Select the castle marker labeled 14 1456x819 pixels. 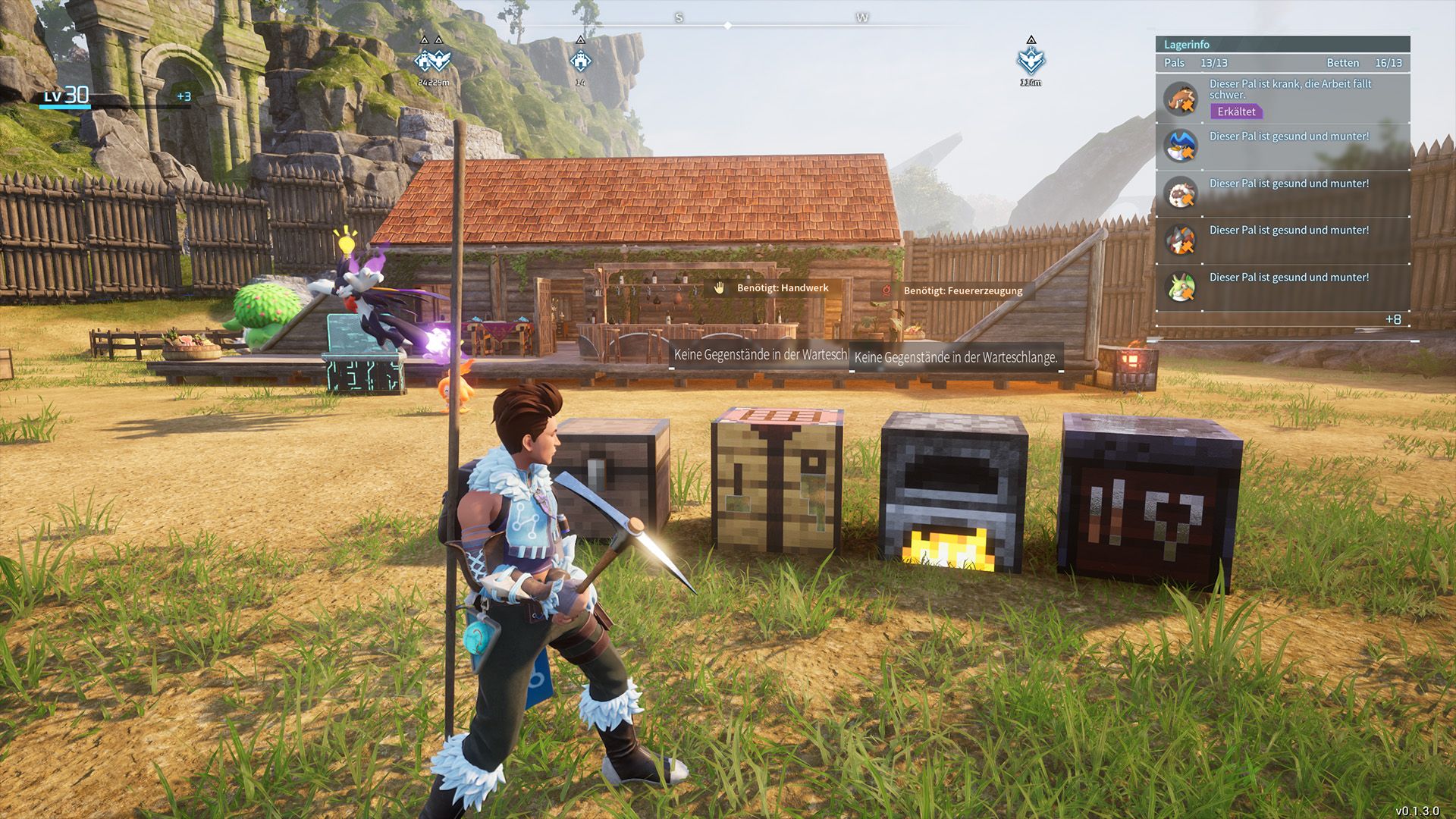pos(580,61)
